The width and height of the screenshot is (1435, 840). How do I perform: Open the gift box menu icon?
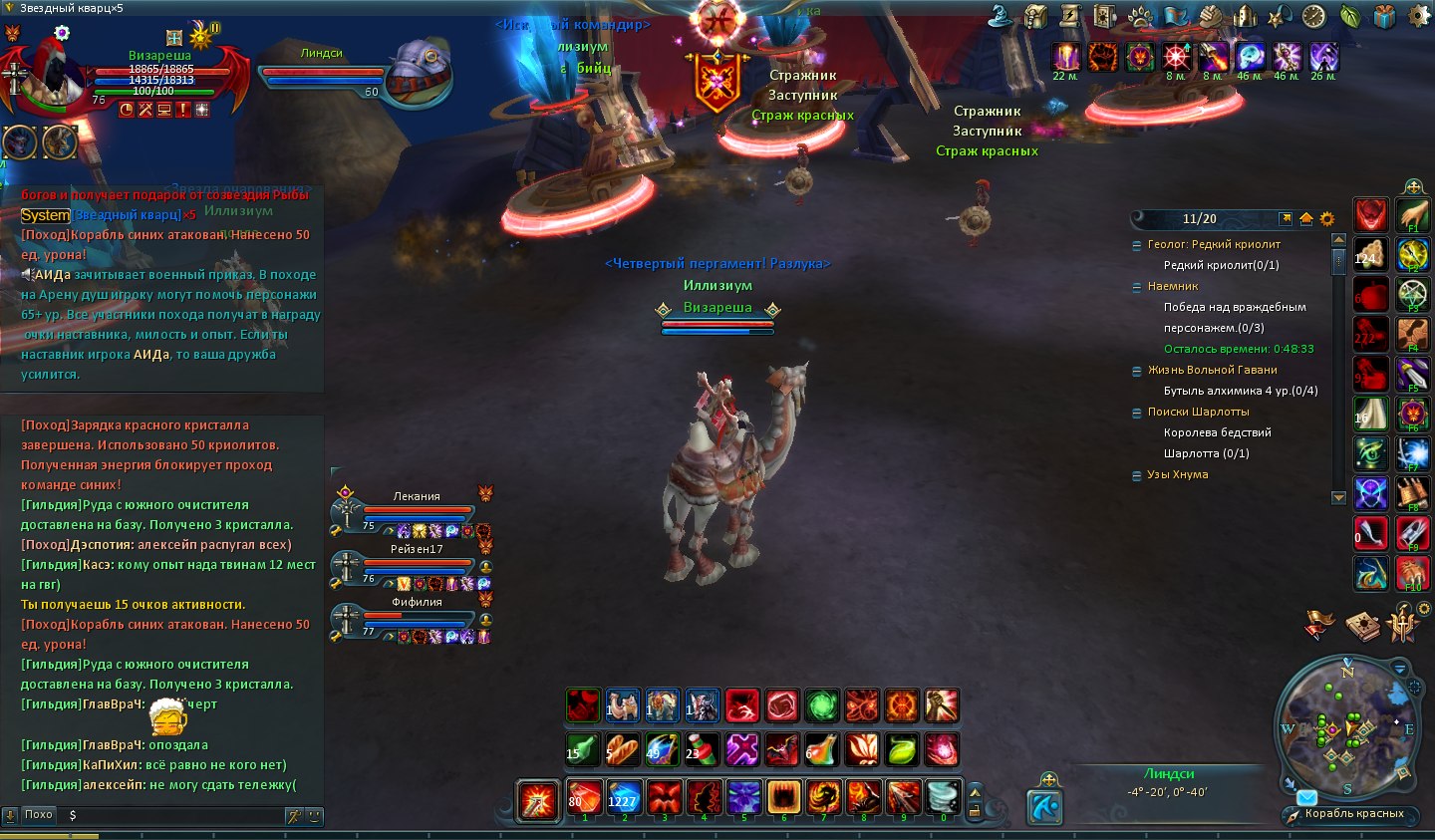[x=1384, y=16]
